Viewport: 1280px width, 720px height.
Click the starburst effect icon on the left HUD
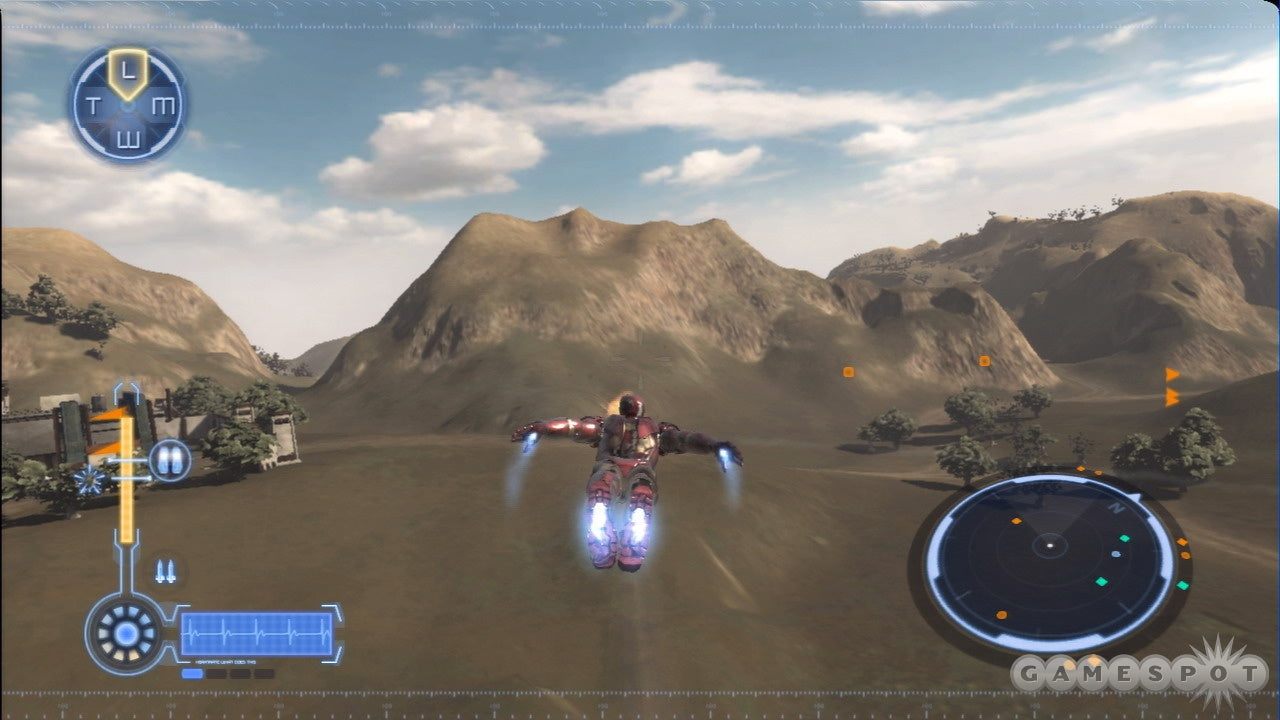(x=89, y=480)
